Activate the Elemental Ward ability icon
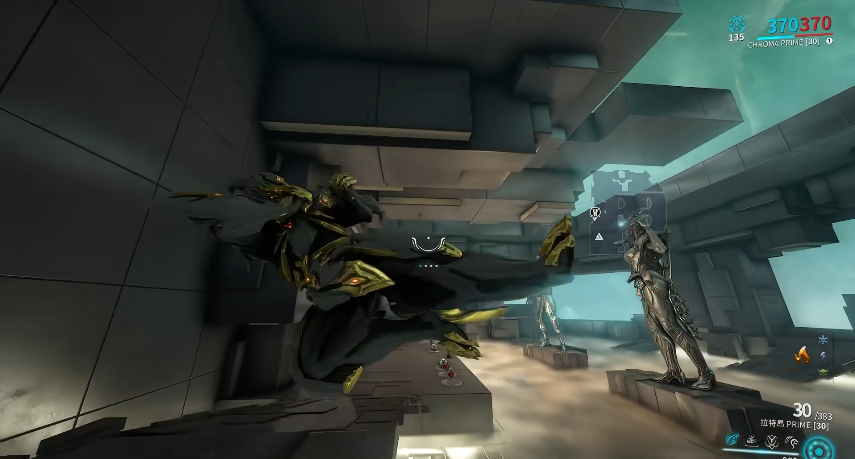Image resolution: width=855 pixels, height=459 pixels. coord(751,439)
